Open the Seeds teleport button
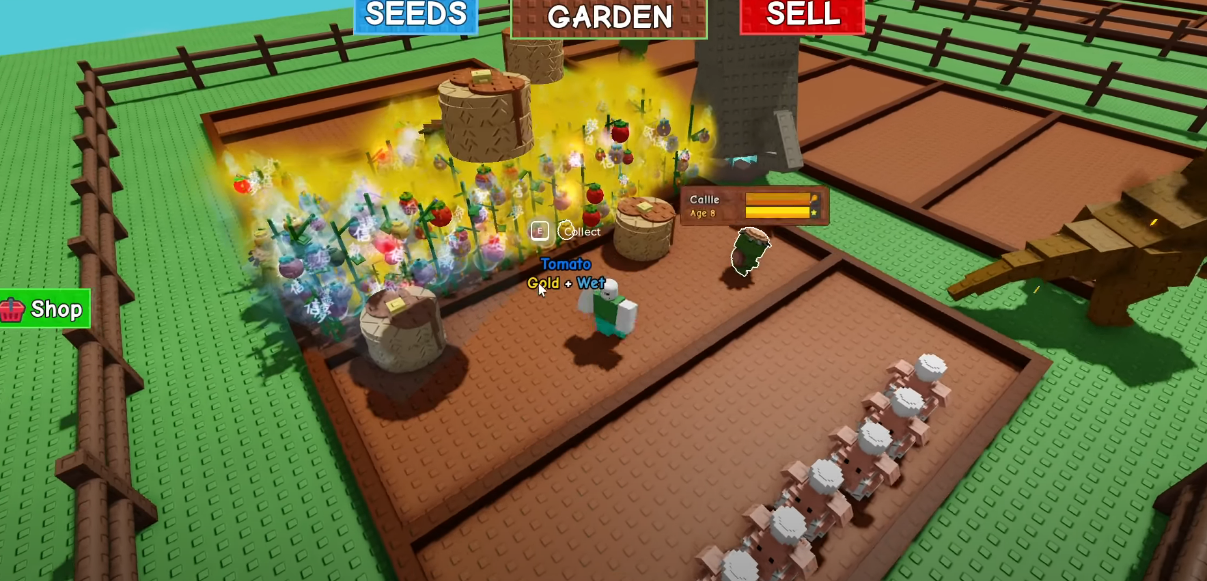The height and width of the screenshot is (581, 1207). click(x=416, y=15)
